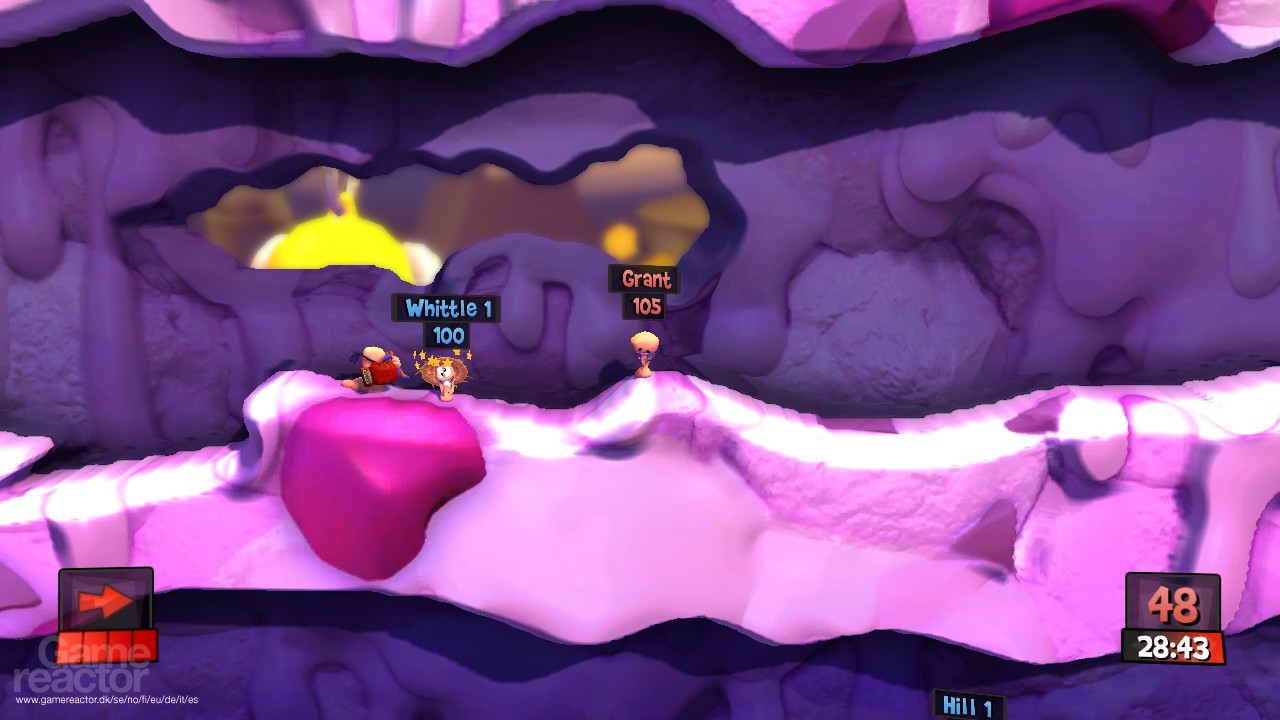Image resolution: width=1280 pixels, height=720 pixels.
Task: Expand the Grant team info panel
Action: (645, 292)
